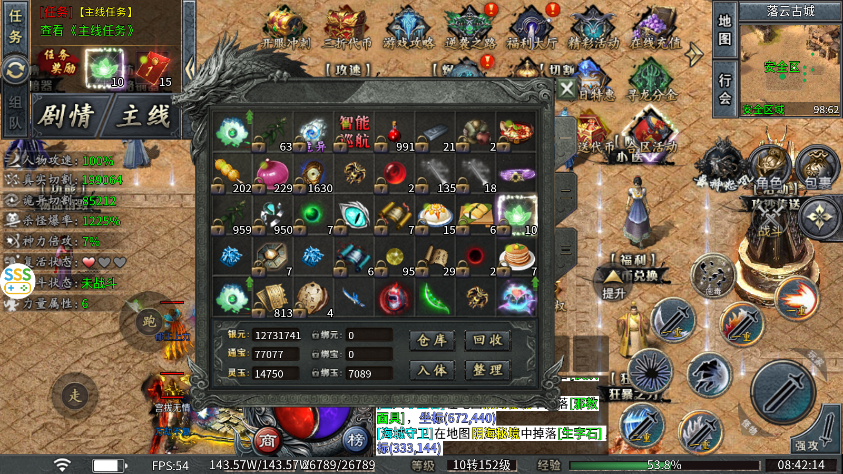The image size is (843, 474).
Task: Tap the main sword attack button
Action: pyautogui.click(x=784, y=393)
